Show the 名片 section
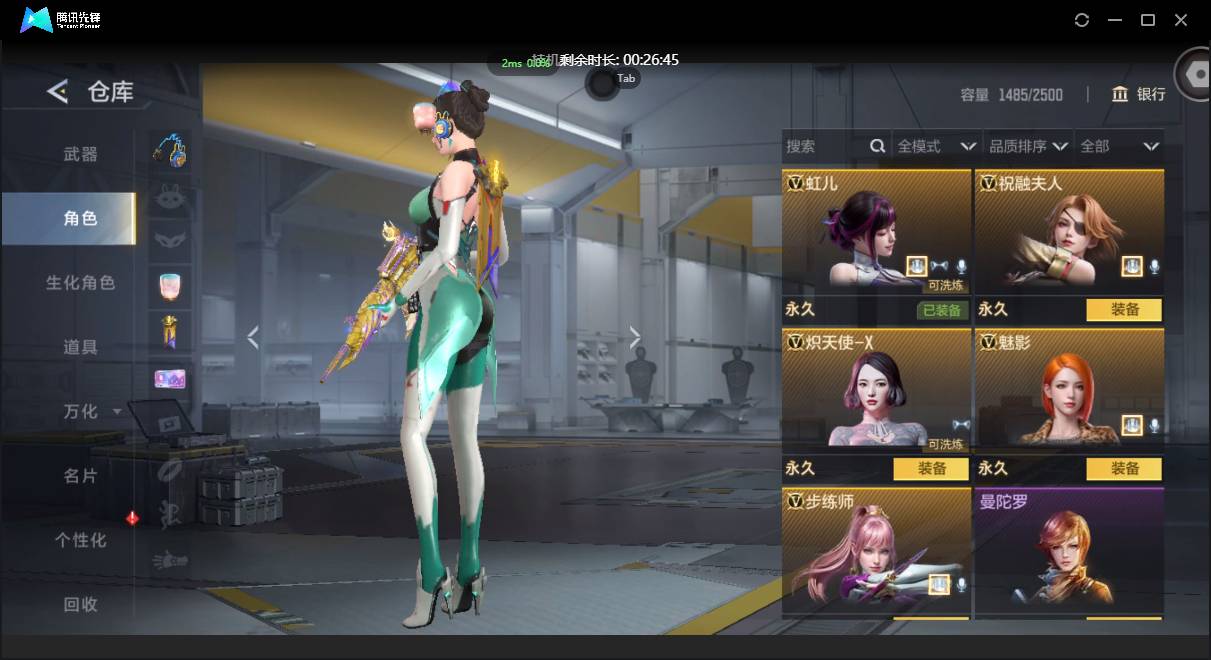 tap(80, 475)
